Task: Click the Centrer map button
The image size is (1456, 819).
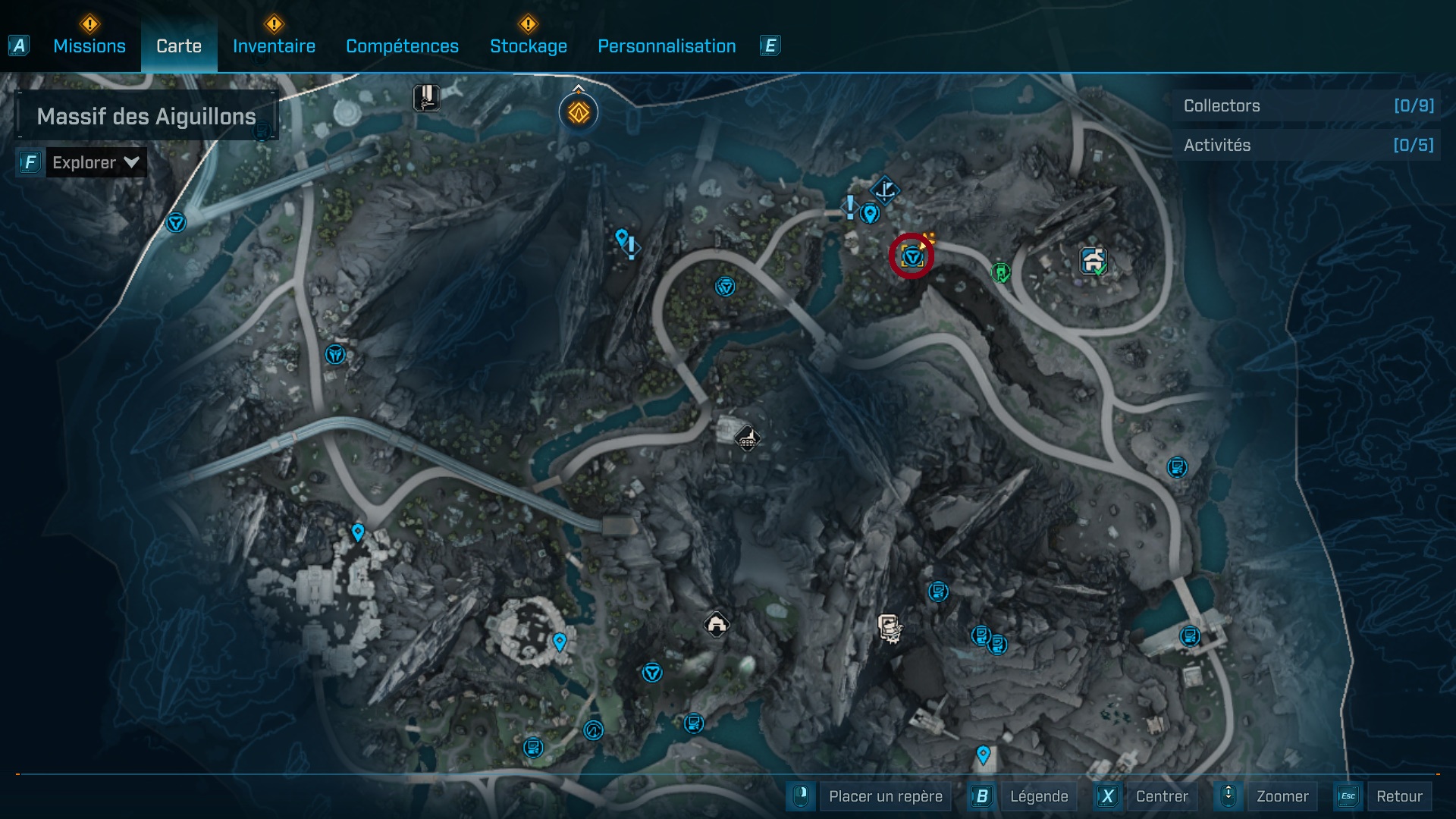Action: tap(1161, 796)
